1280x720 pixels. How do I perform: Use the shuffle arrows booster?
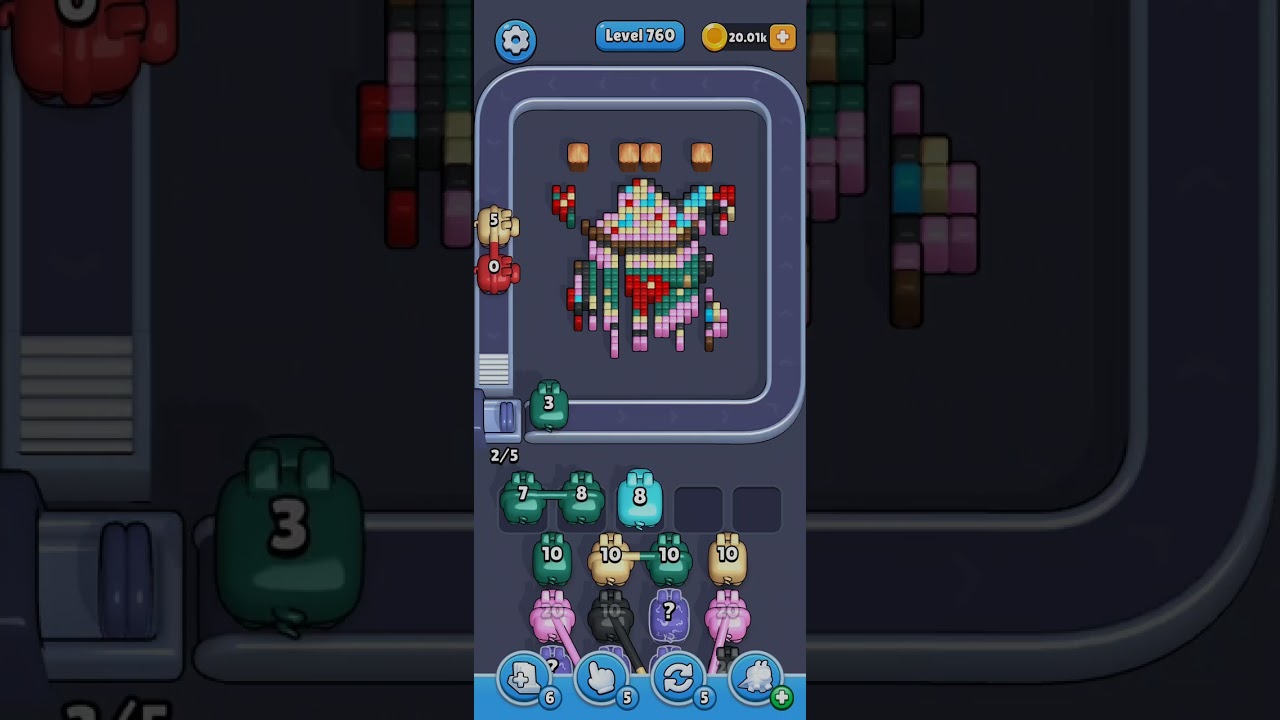pos(678,679)
